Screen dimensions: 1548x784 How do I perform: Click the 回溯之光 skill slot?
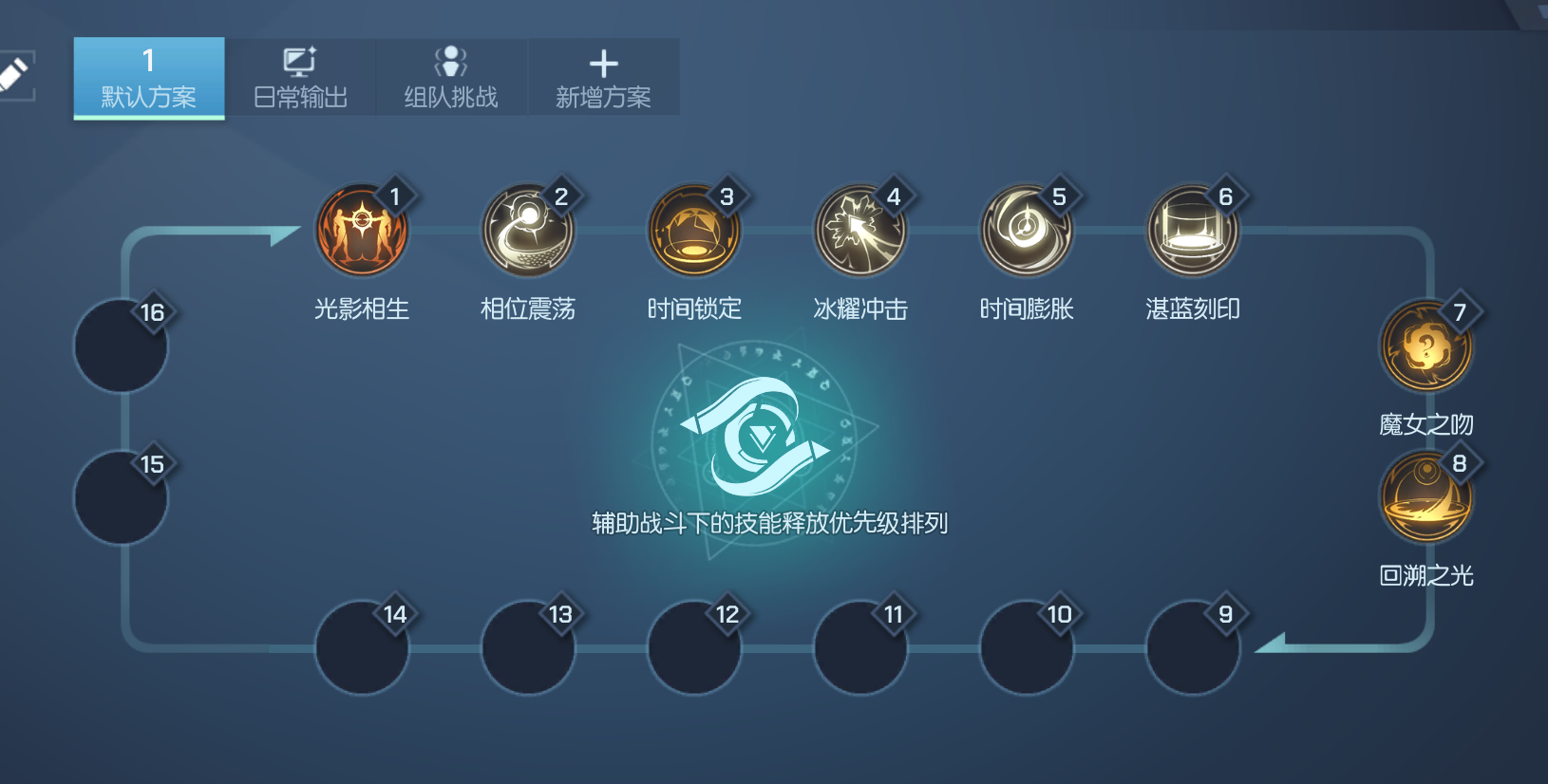pos(1425,497)
